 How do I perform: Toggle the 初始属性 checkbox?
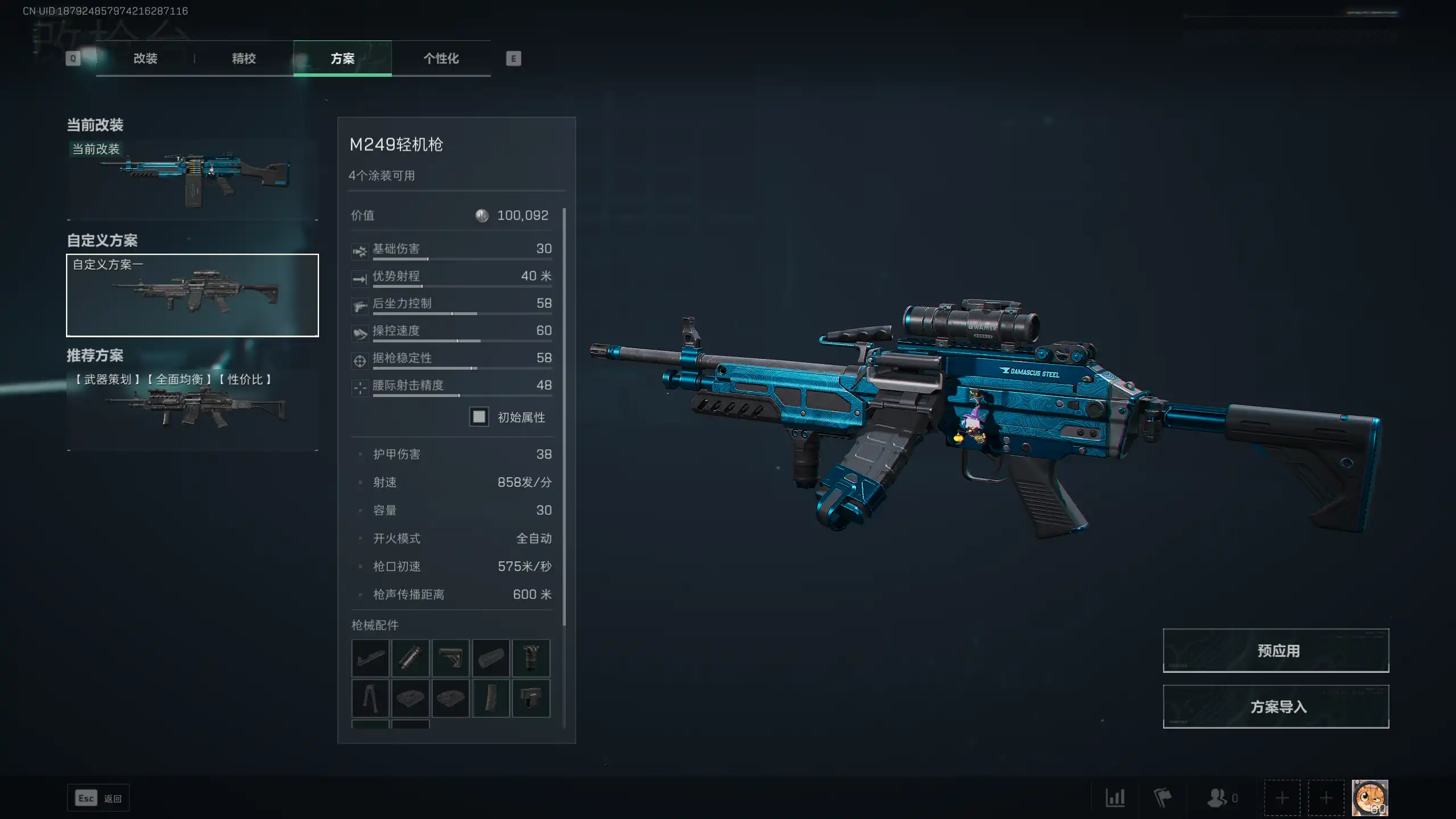pyautogui.click(x=479, y=417)
